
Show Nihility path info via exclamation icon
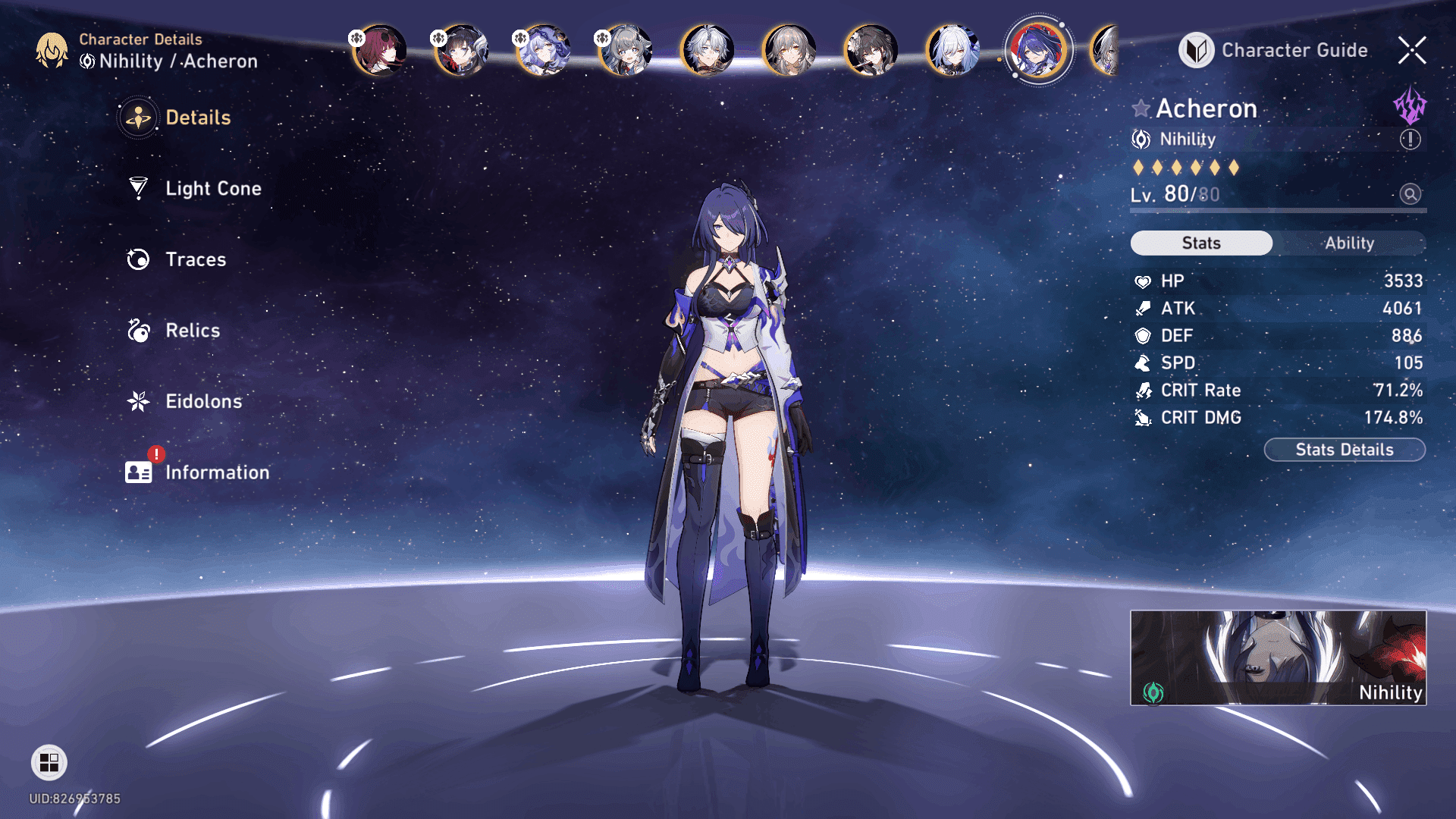coord(1410,140)
